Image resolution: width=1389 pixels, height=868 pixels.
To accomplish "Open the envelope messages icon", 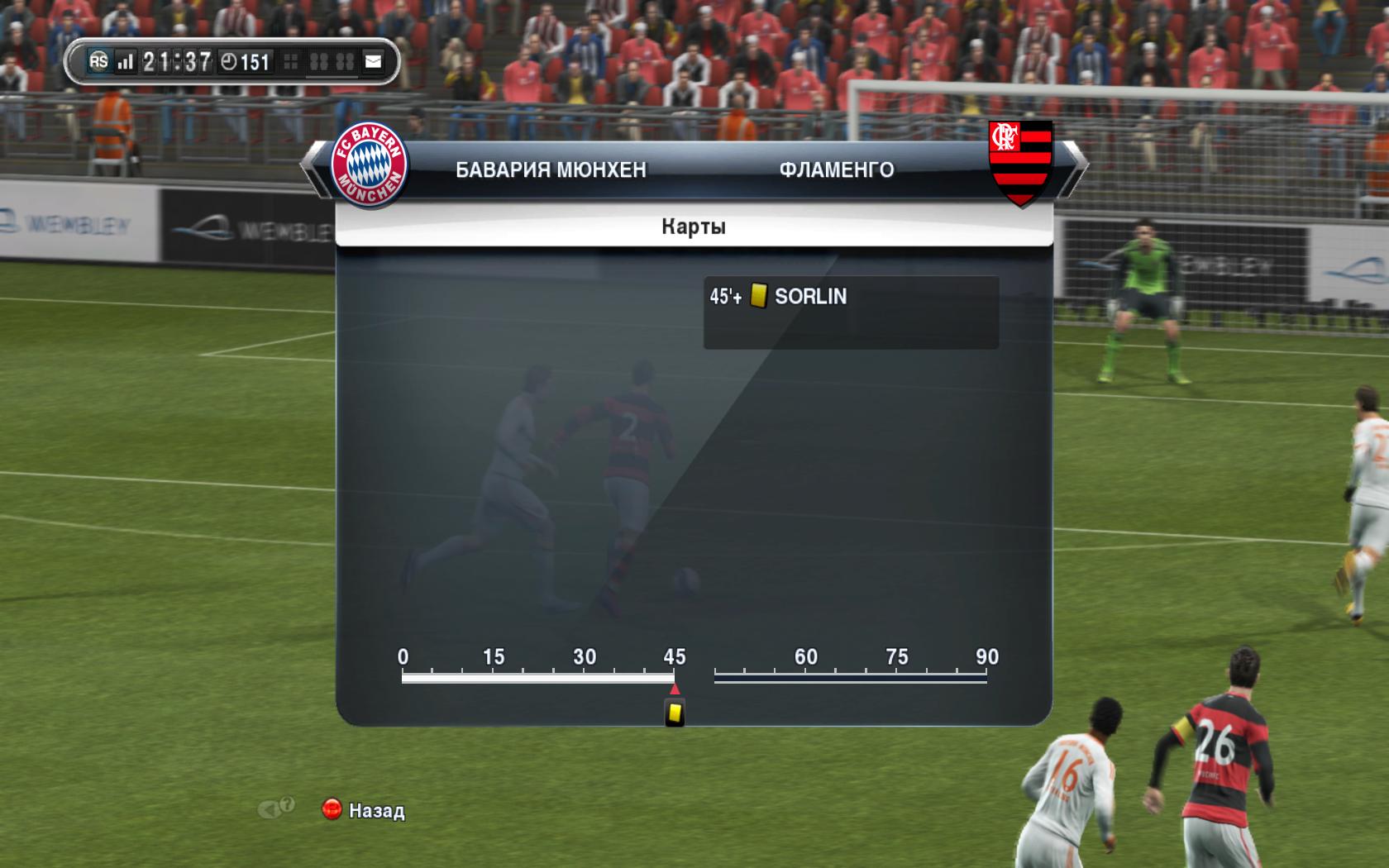I will coord(373,61).
